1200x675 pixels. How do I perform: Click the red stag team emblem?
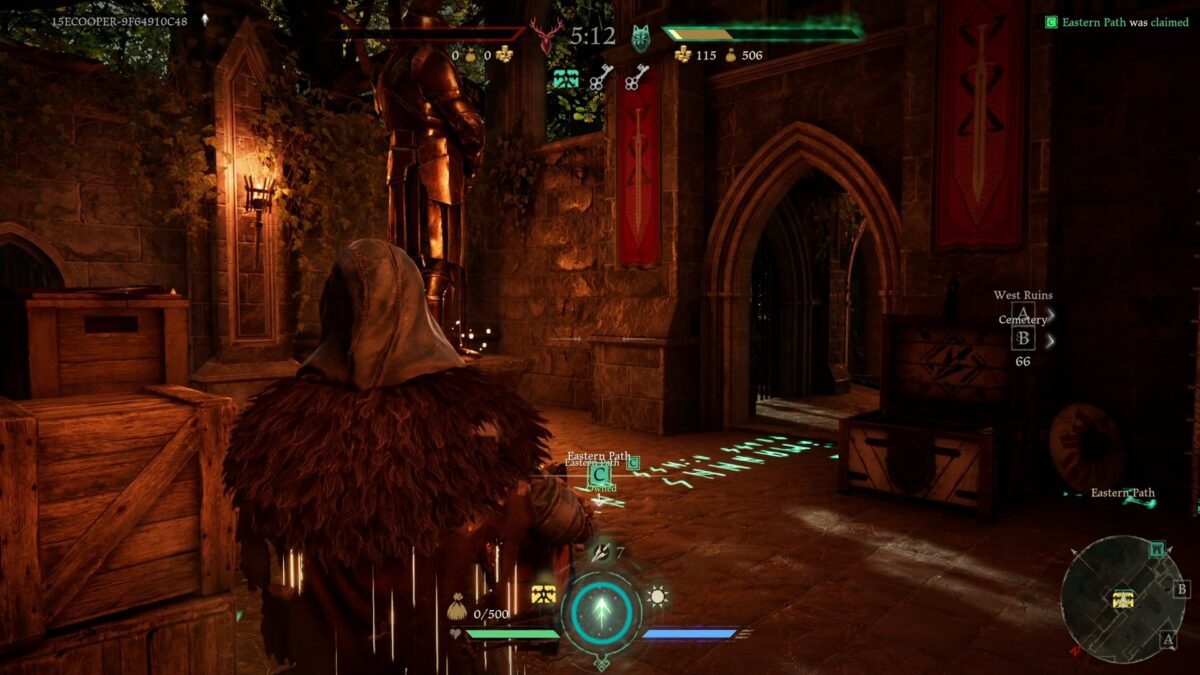546,38
